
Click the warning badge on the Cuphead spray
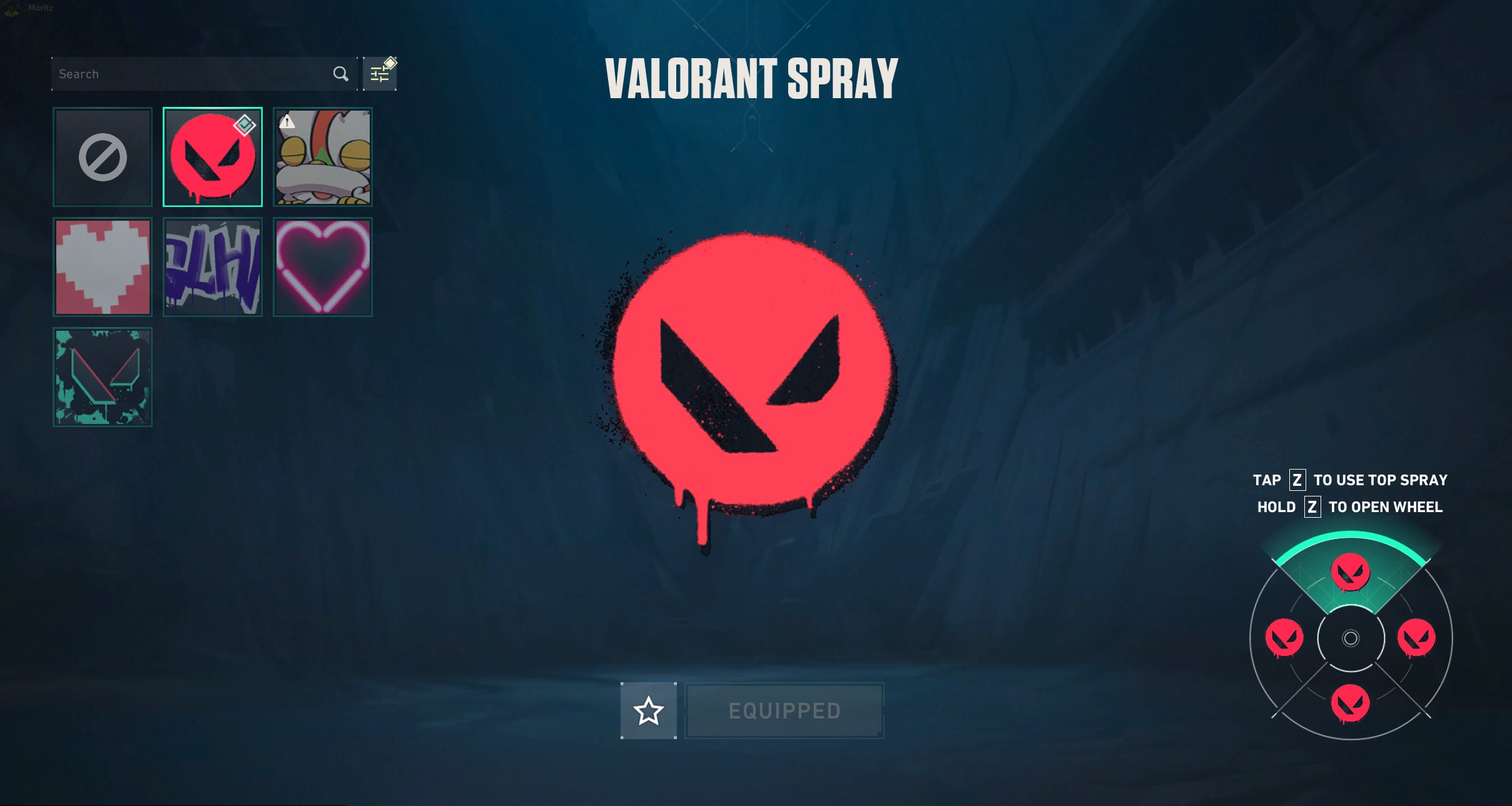point(288,123)
